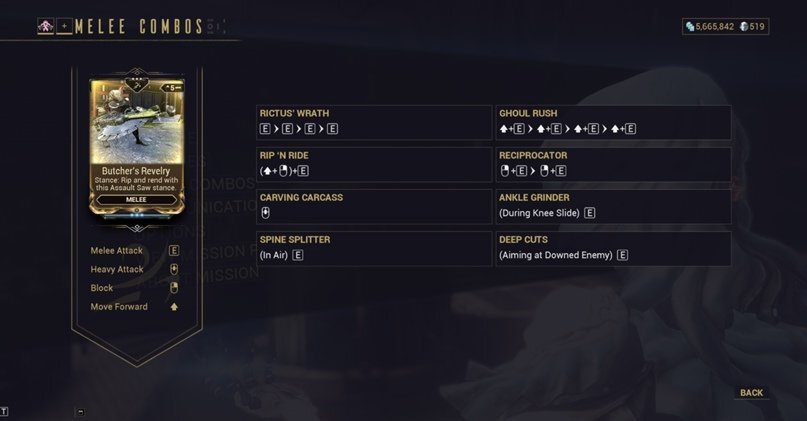Highlight the Carving Carcass combo row
Screen dimensions: 807x421
point(374,206)
